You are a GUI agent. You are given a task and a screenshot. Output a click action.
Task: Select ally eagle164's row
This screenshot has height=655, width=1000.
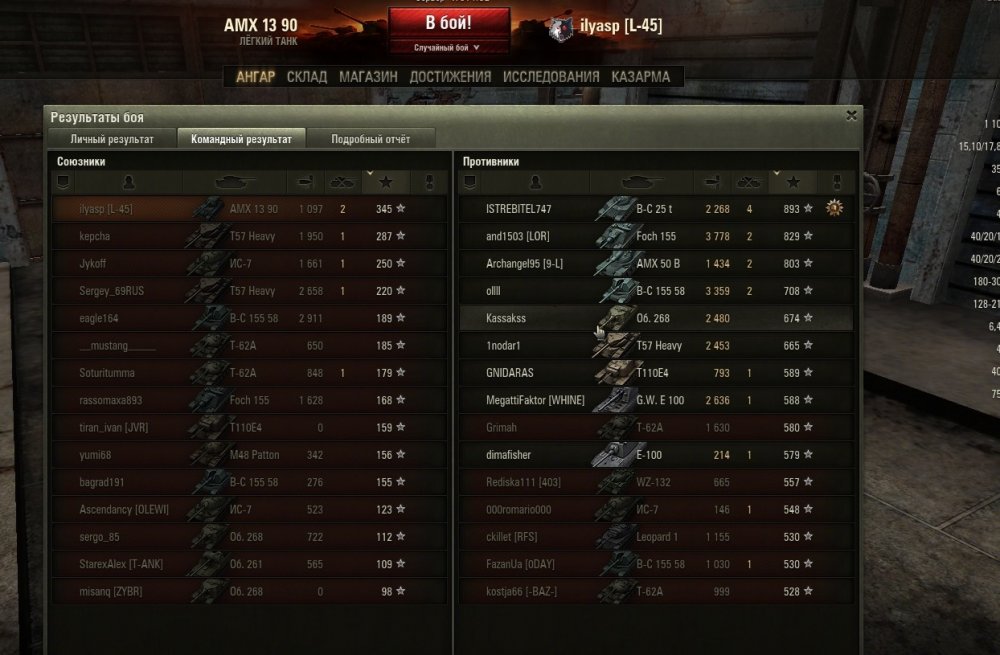248,318
